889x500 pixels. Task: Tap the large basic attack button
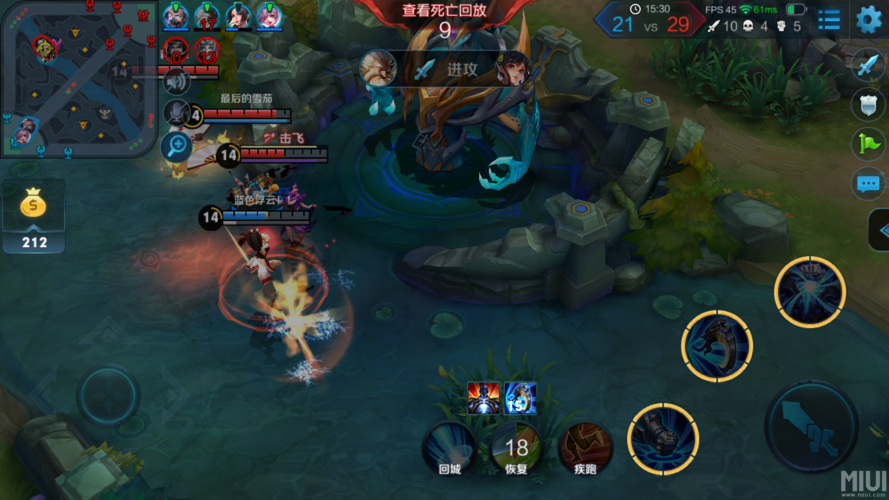[811, 427]
